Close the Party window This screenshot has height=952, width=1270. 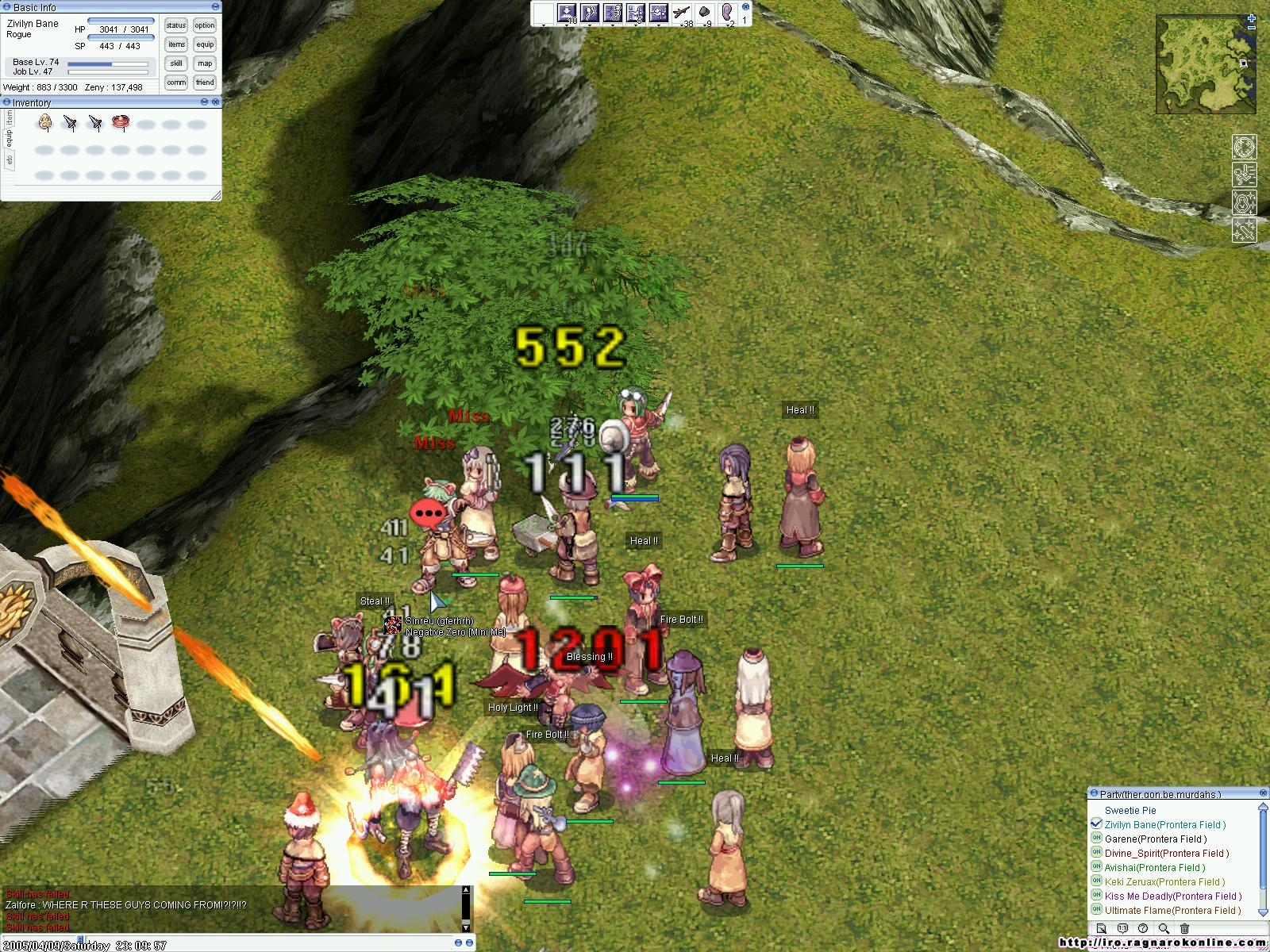(1264, 793)
